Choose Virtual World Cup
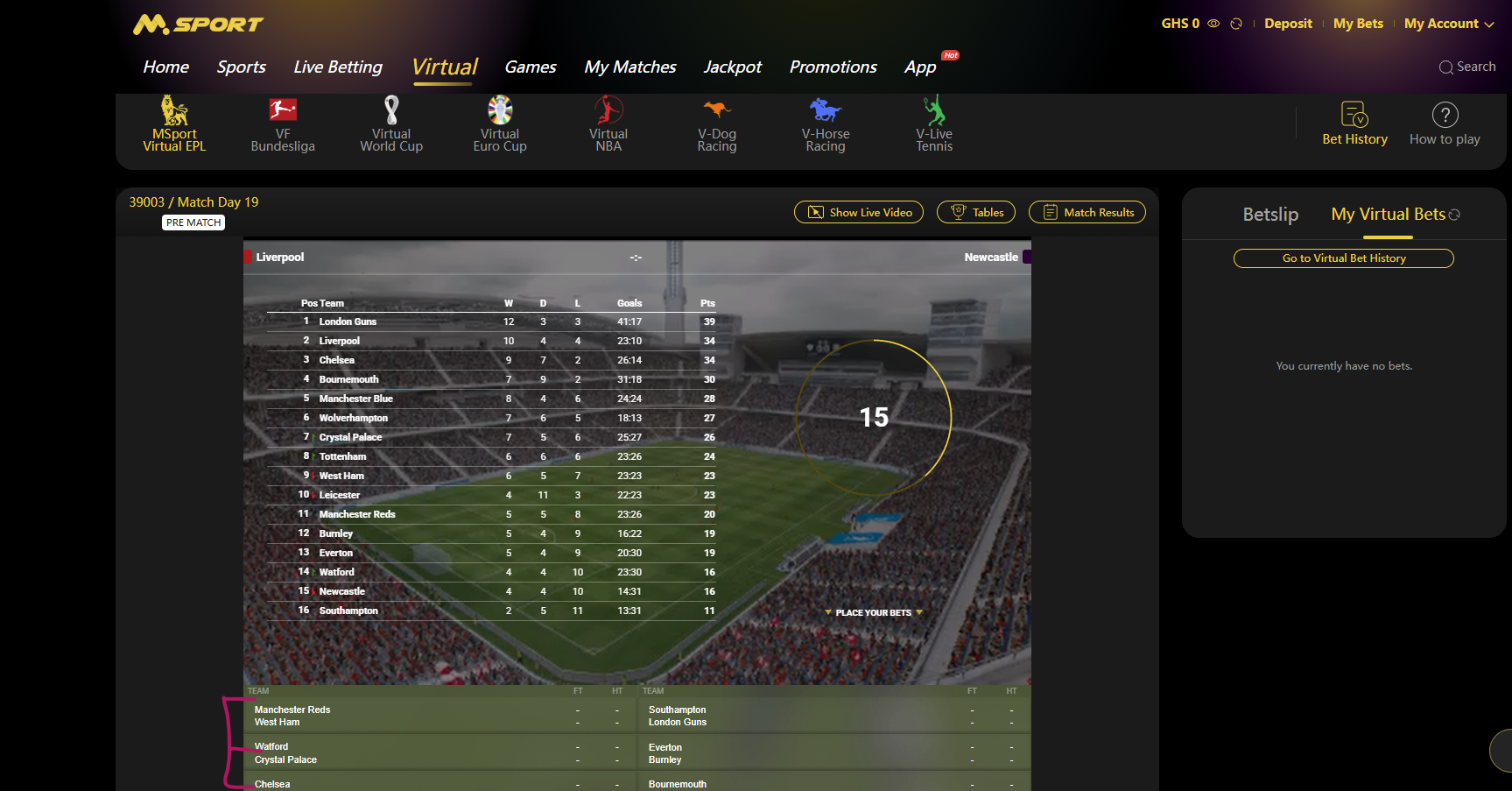Screen dimensions: 1512x791 pyautogui.click(x=391, y=124)
